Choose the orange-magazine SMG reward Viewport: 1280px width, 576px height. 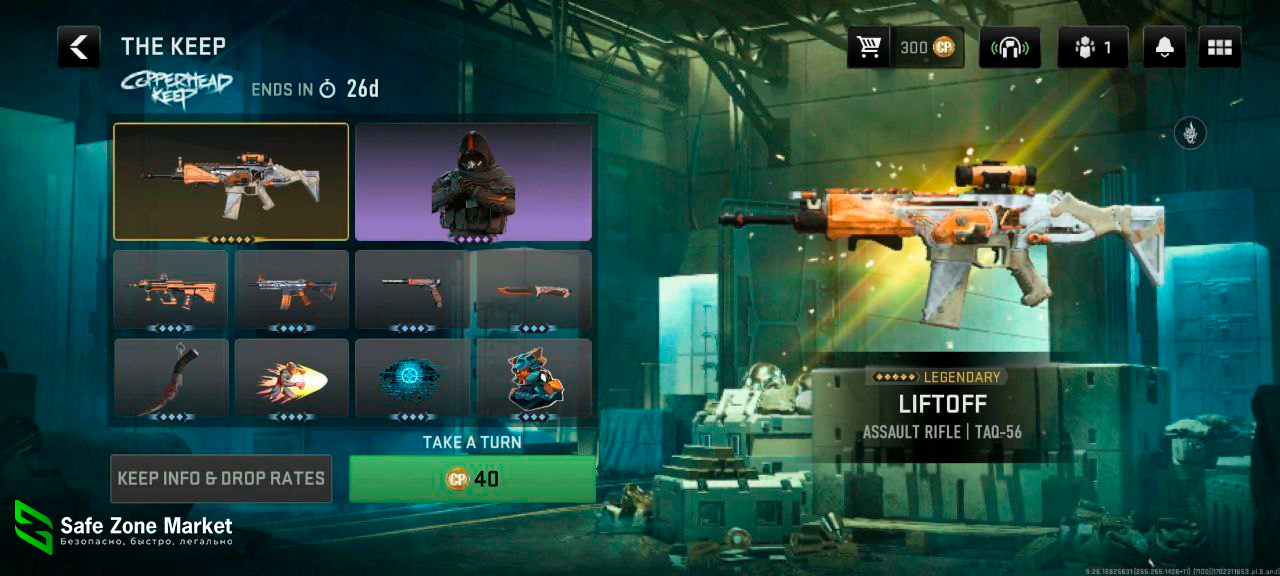coord(292,289)
